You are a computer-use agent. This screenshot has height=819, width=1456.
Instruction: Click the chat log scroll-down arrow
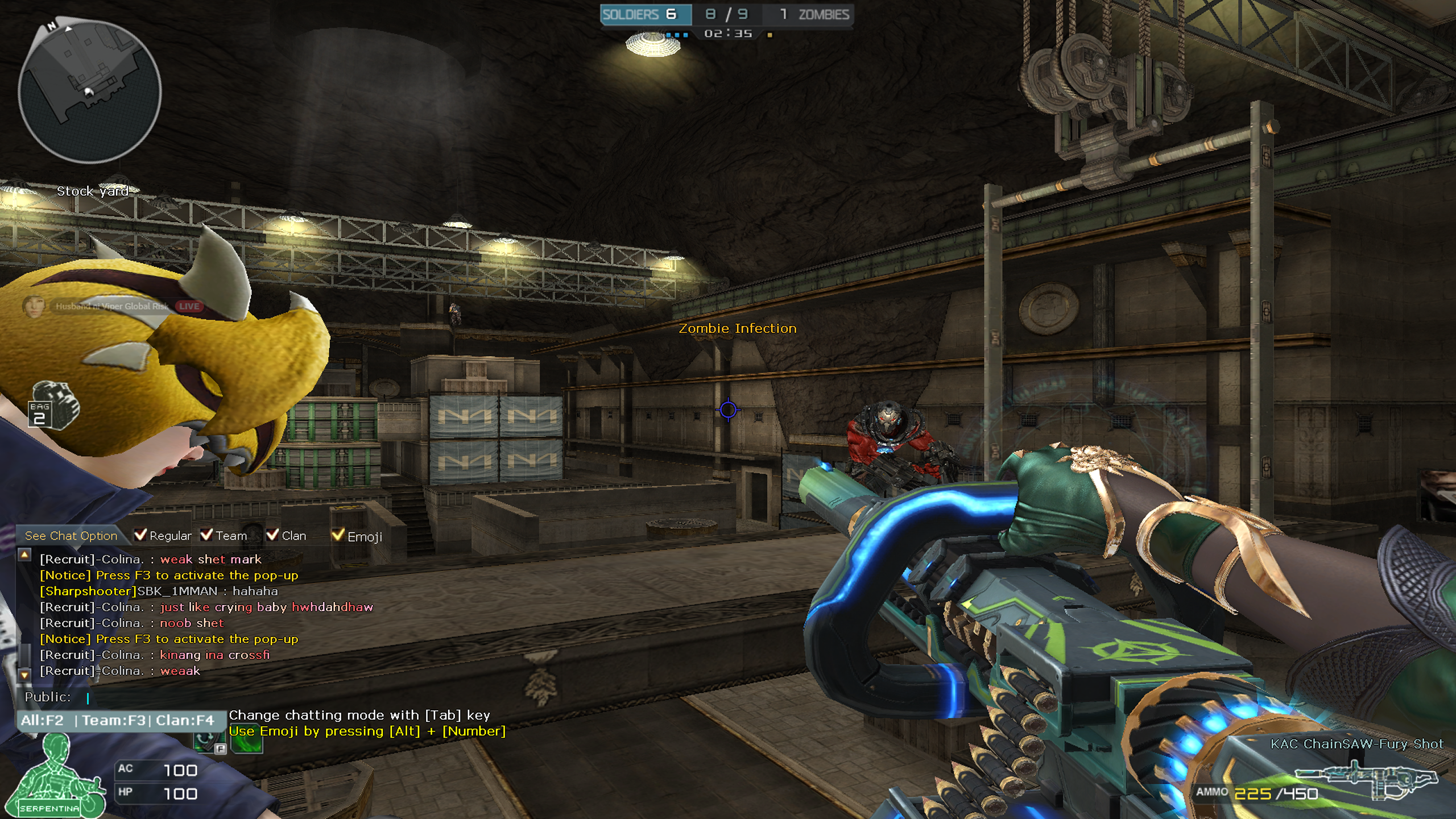[x=24, y=675]
